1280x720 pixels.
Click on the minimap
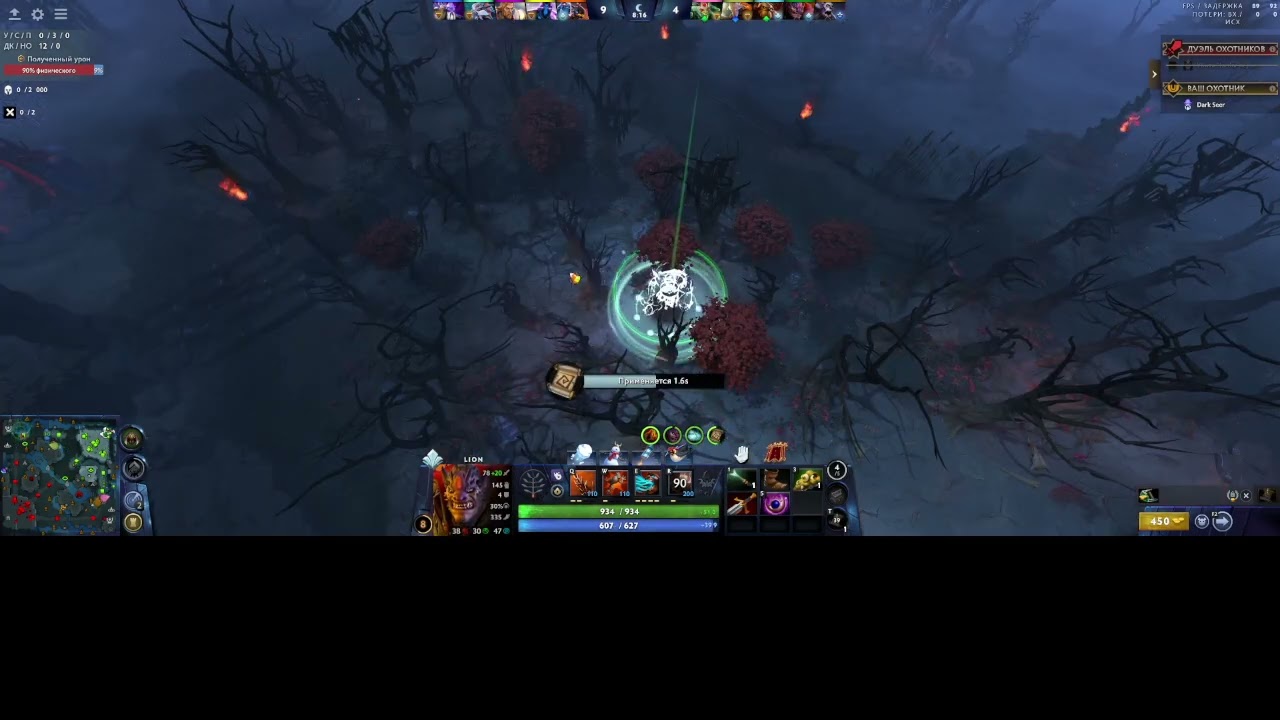59,477
